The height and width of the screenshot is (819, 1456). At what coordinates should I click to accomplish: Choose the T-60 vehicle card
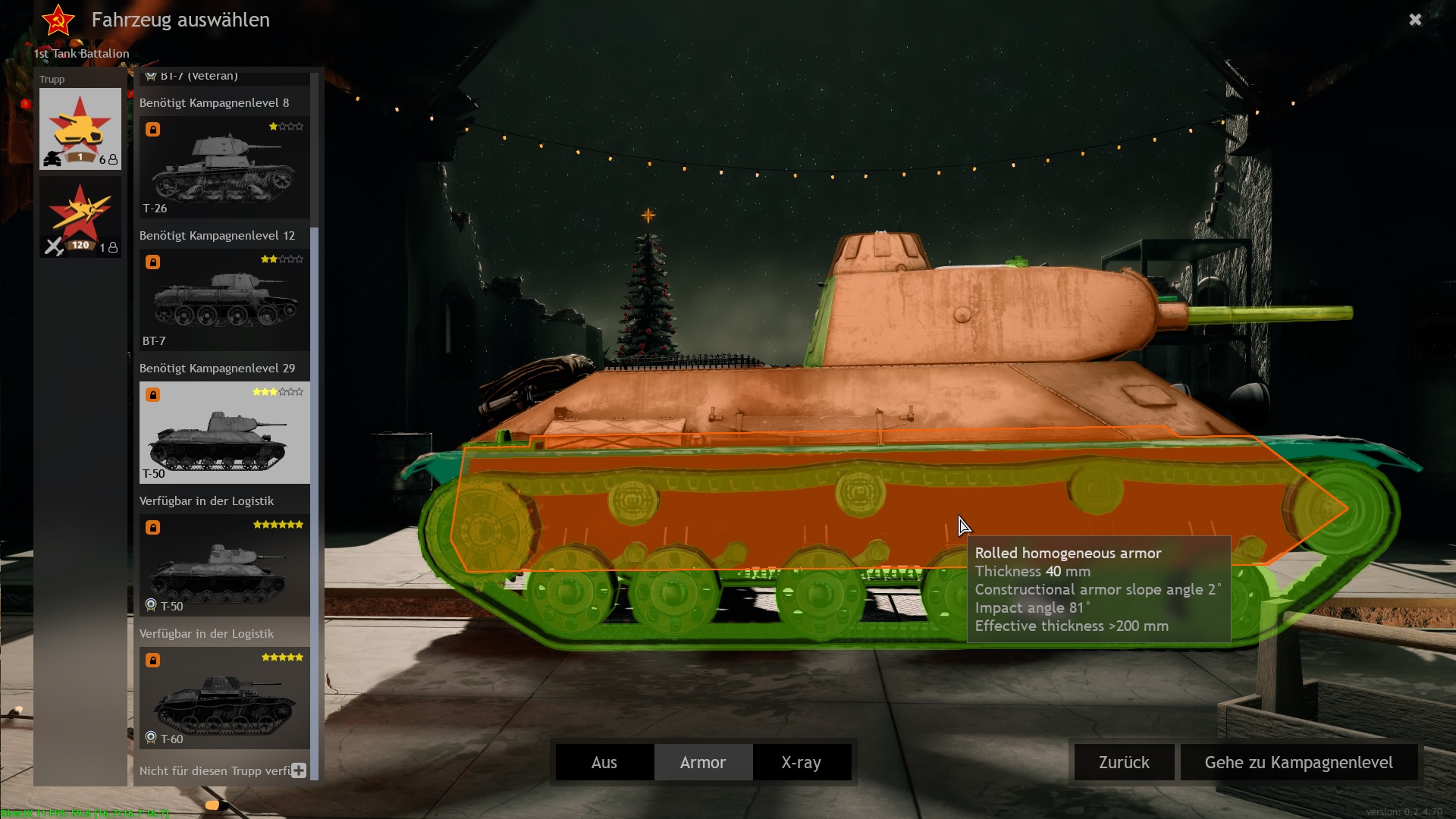224,698
